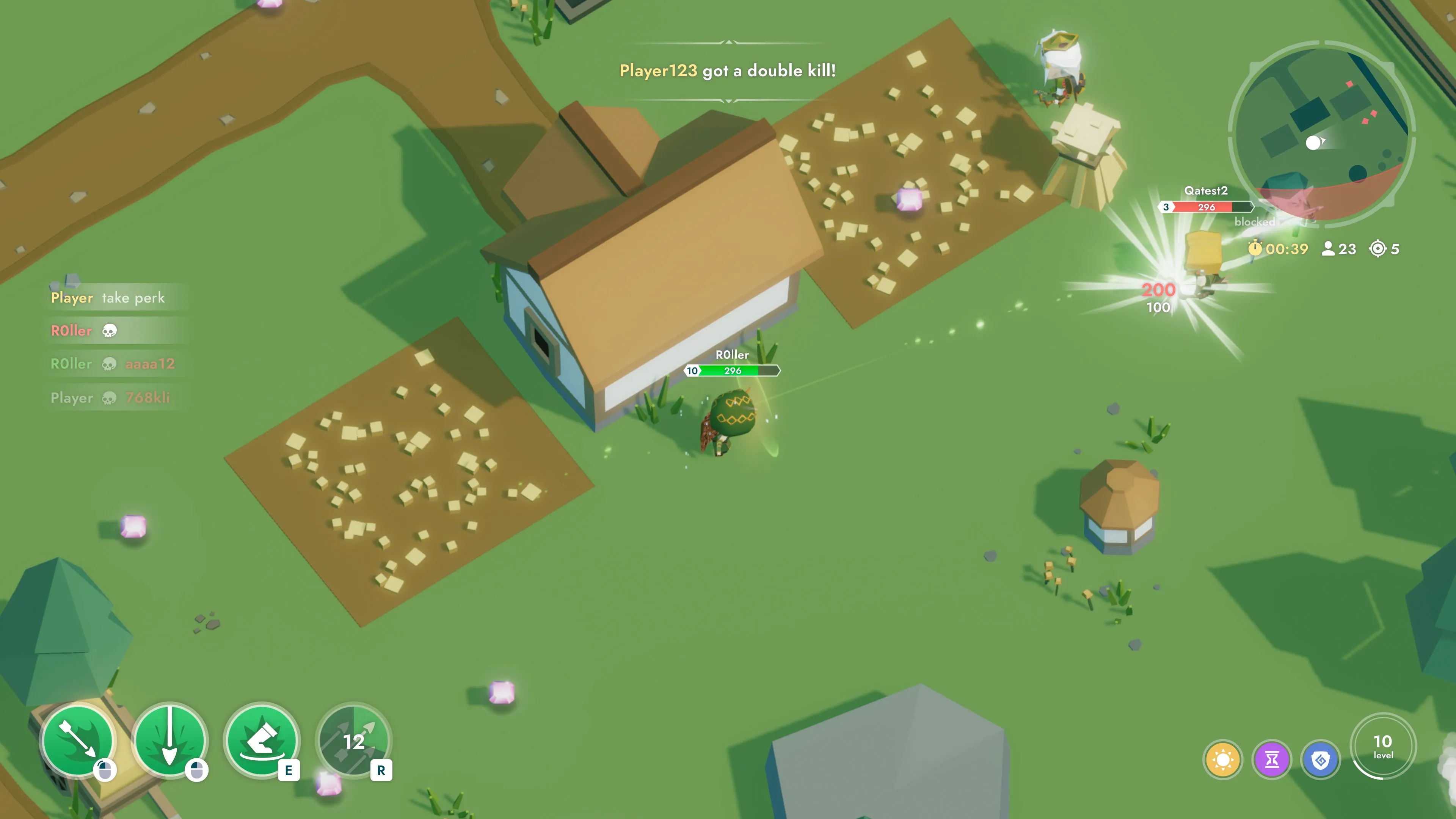Click the Player killed 768kli feed row
The image size is (1456, 819).
click(x=110, y=398)
